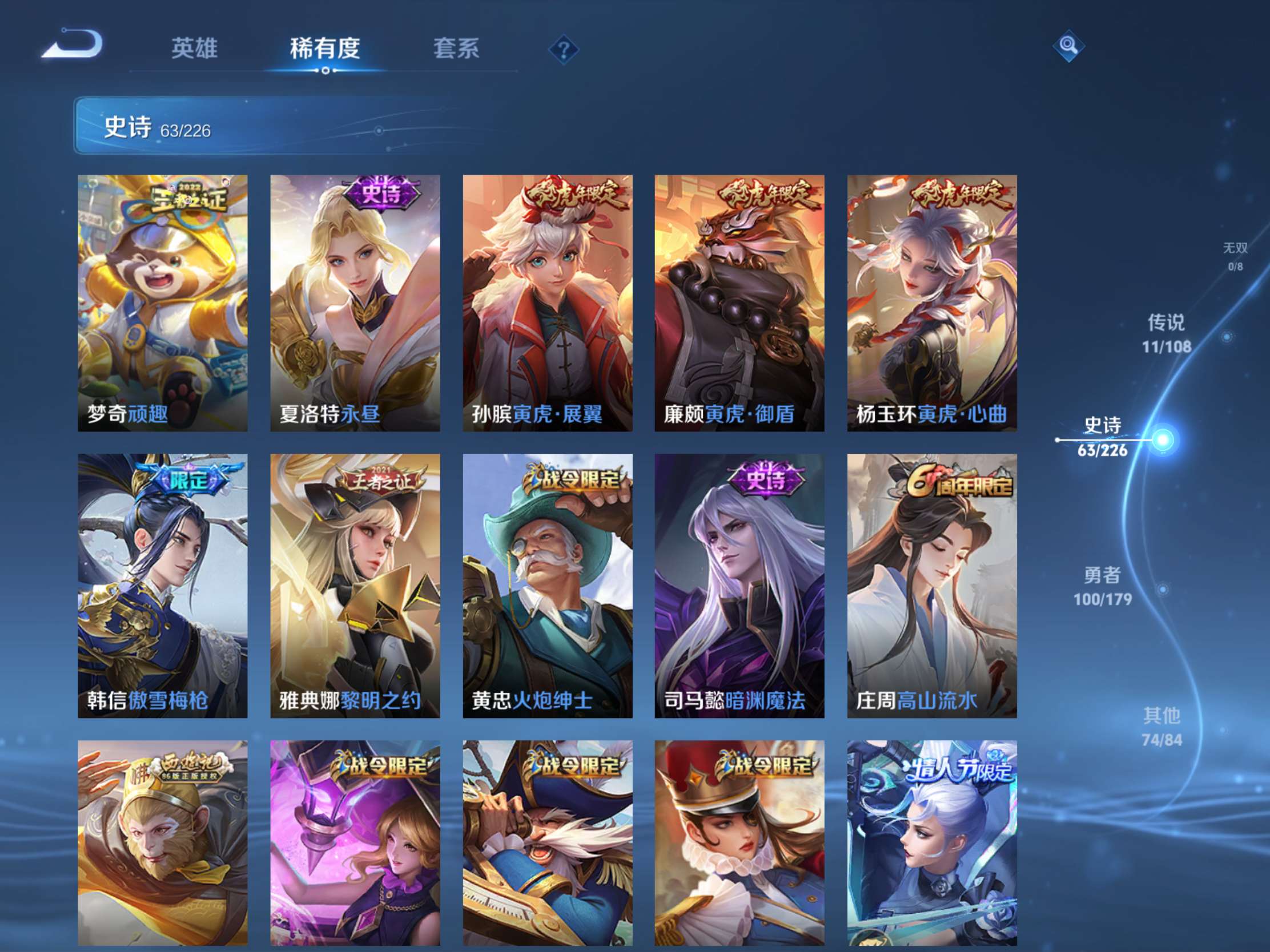Choose the 夏洛特 永昼 skin card

click(x=355, y=303)
